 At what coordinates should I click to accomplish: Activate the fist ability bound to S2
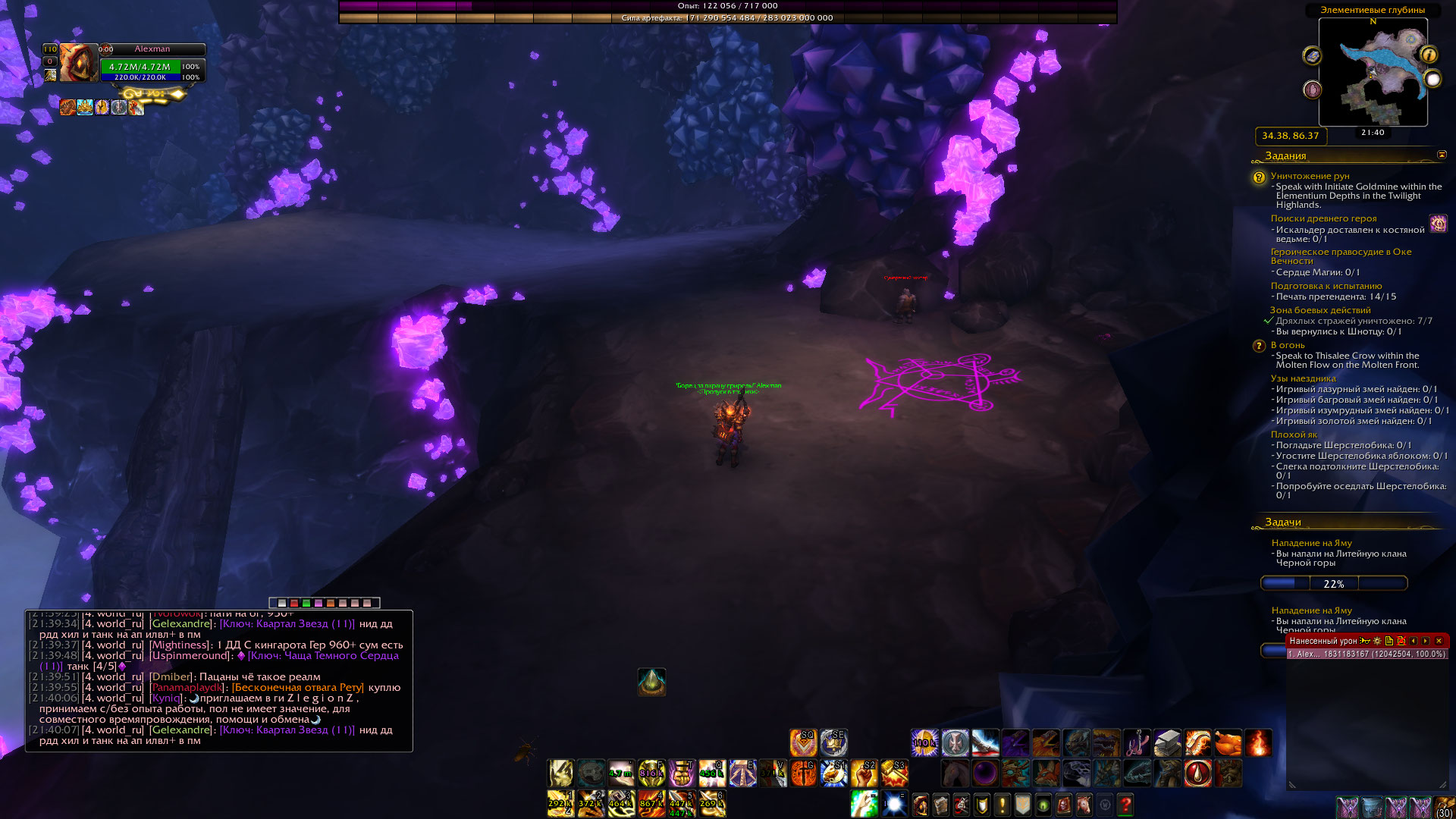tap(864, 773)
